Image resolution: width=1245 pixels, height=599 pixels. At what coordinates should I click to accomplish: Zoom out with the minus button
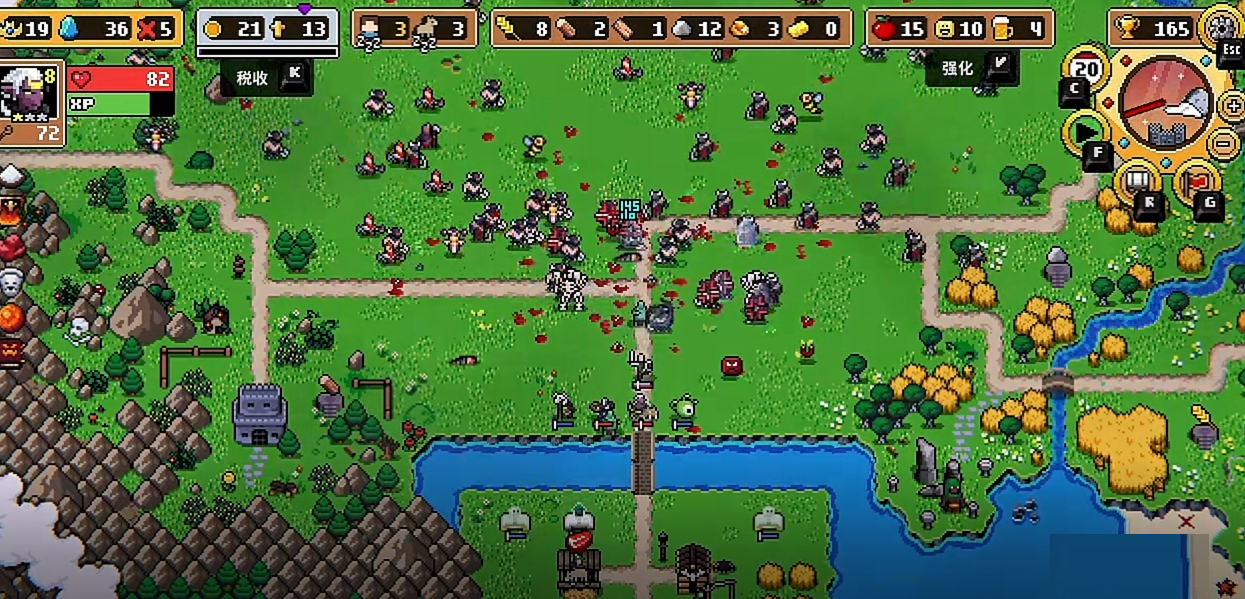(x=1224, y=141)
